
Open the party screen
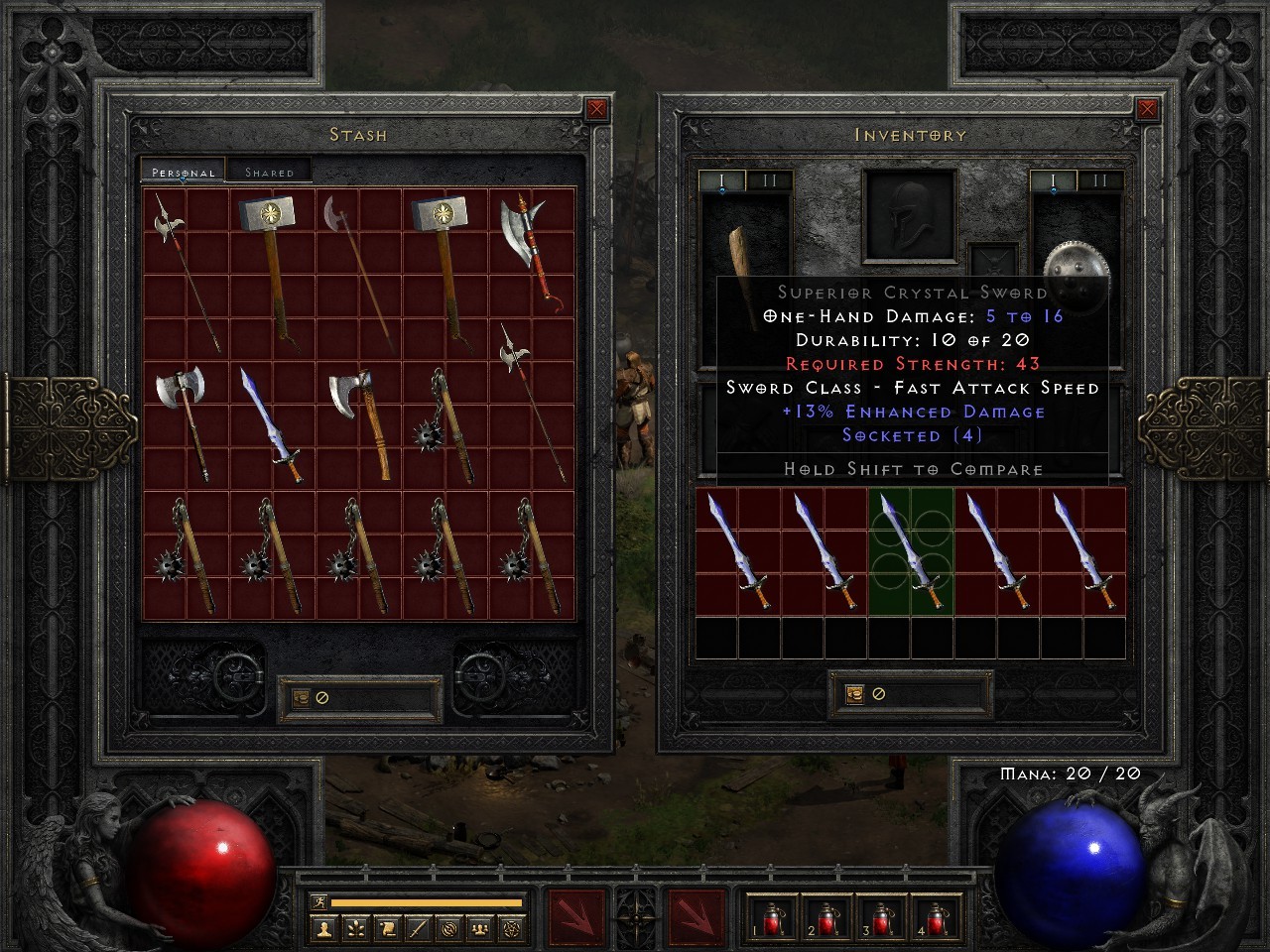tap(478, 930)
